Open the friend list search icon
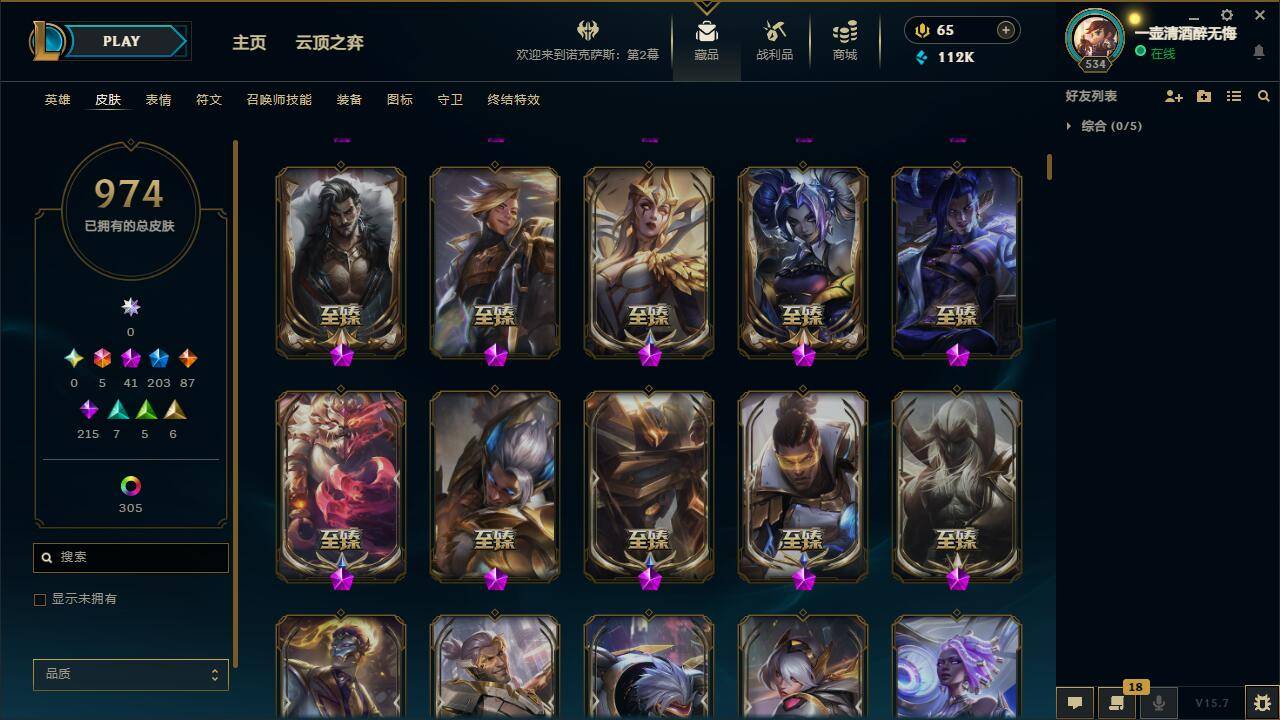This screenshot has width=1280, height=720. (1264, 96)
